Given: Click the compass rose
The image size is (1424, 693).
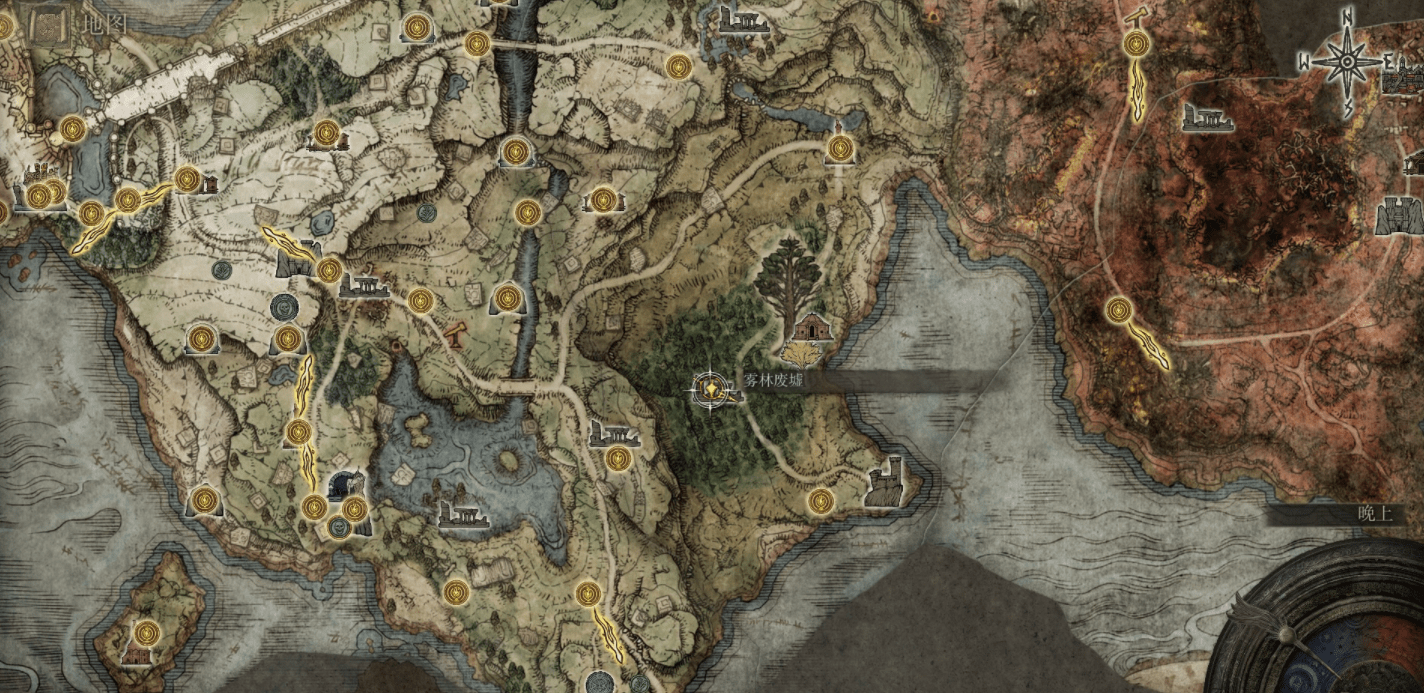Looking at the screenshot, I should tap(1347, 63).
